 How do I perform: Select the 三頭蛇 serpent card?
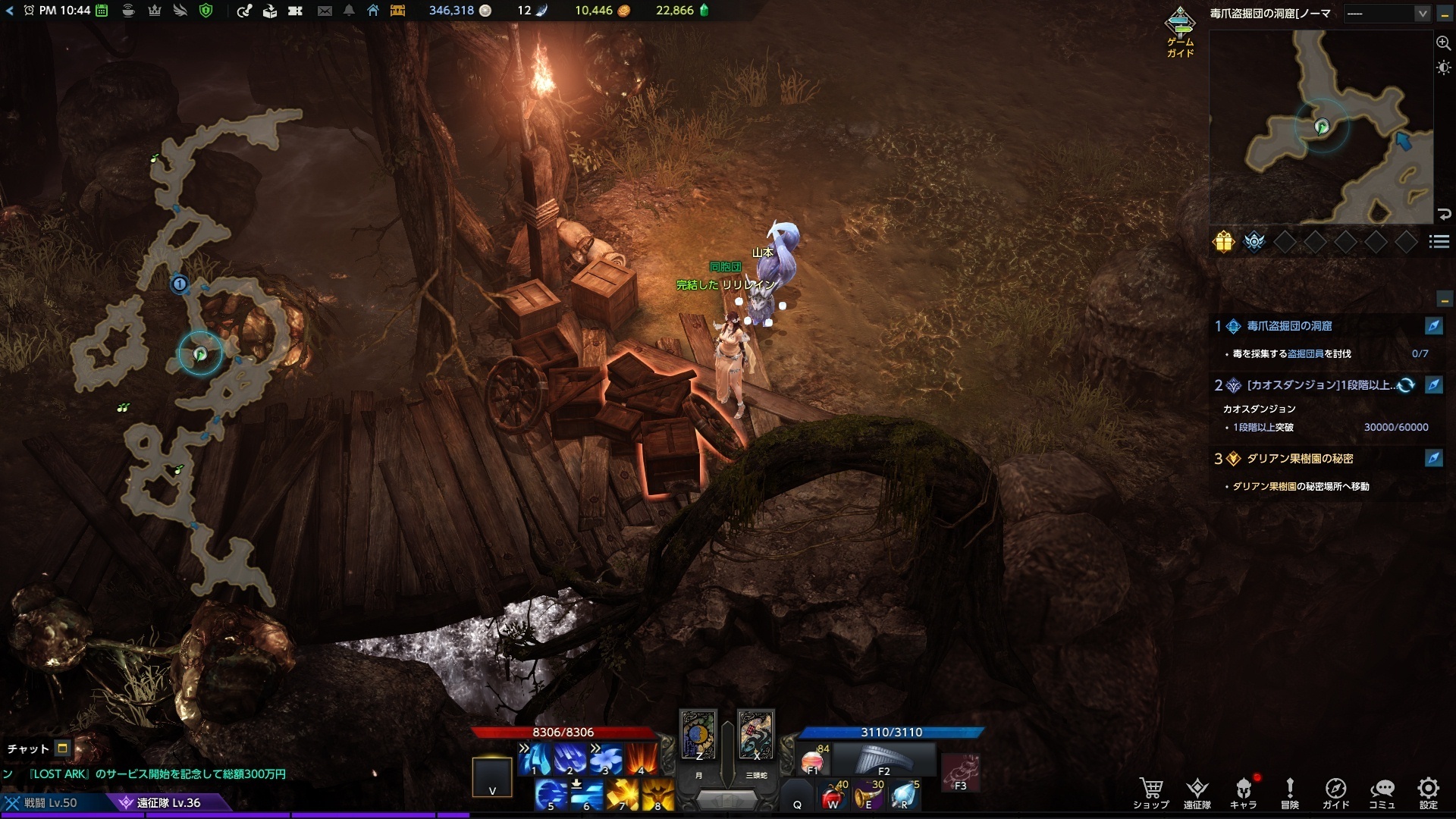[755, 736]
